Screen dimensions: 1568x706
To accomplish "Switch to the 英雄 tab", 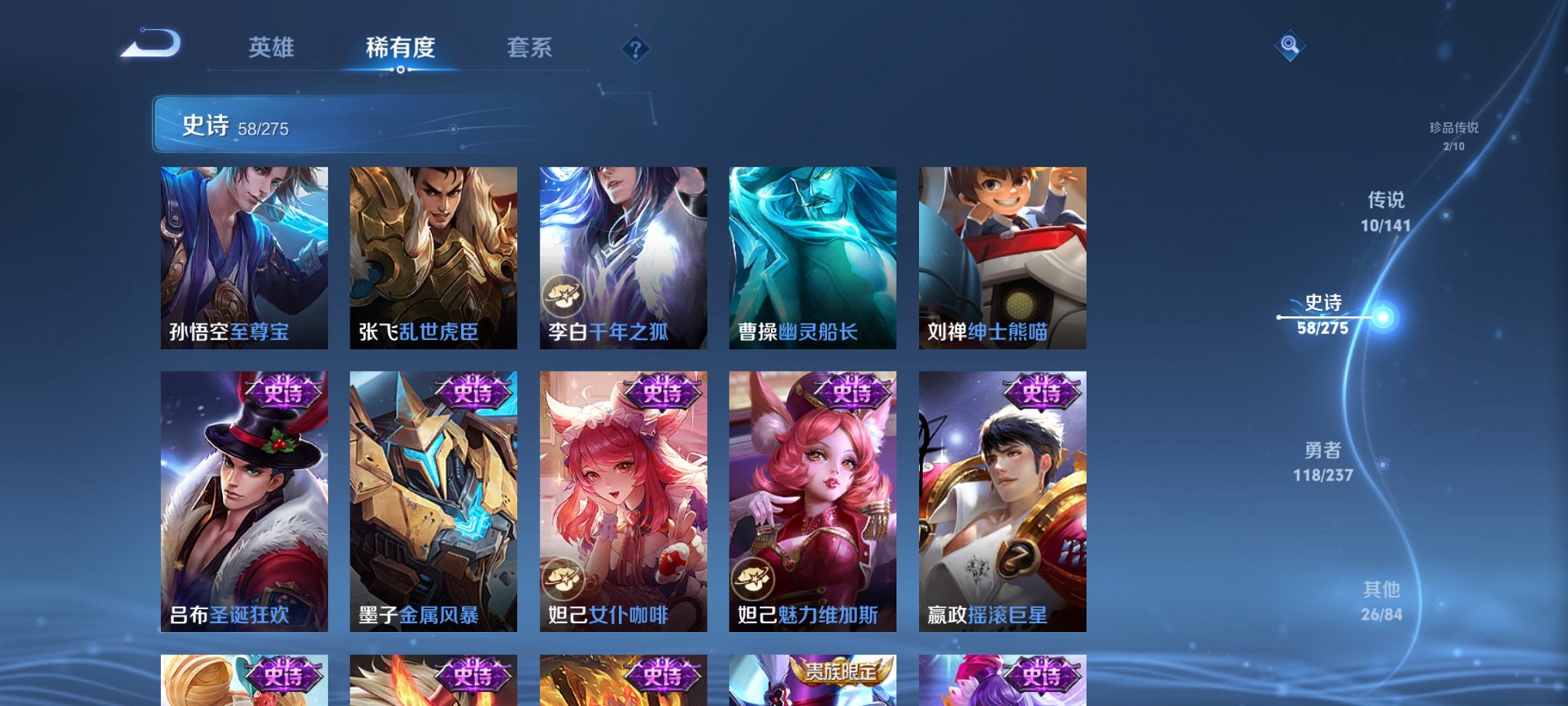I will coord(272,47).
